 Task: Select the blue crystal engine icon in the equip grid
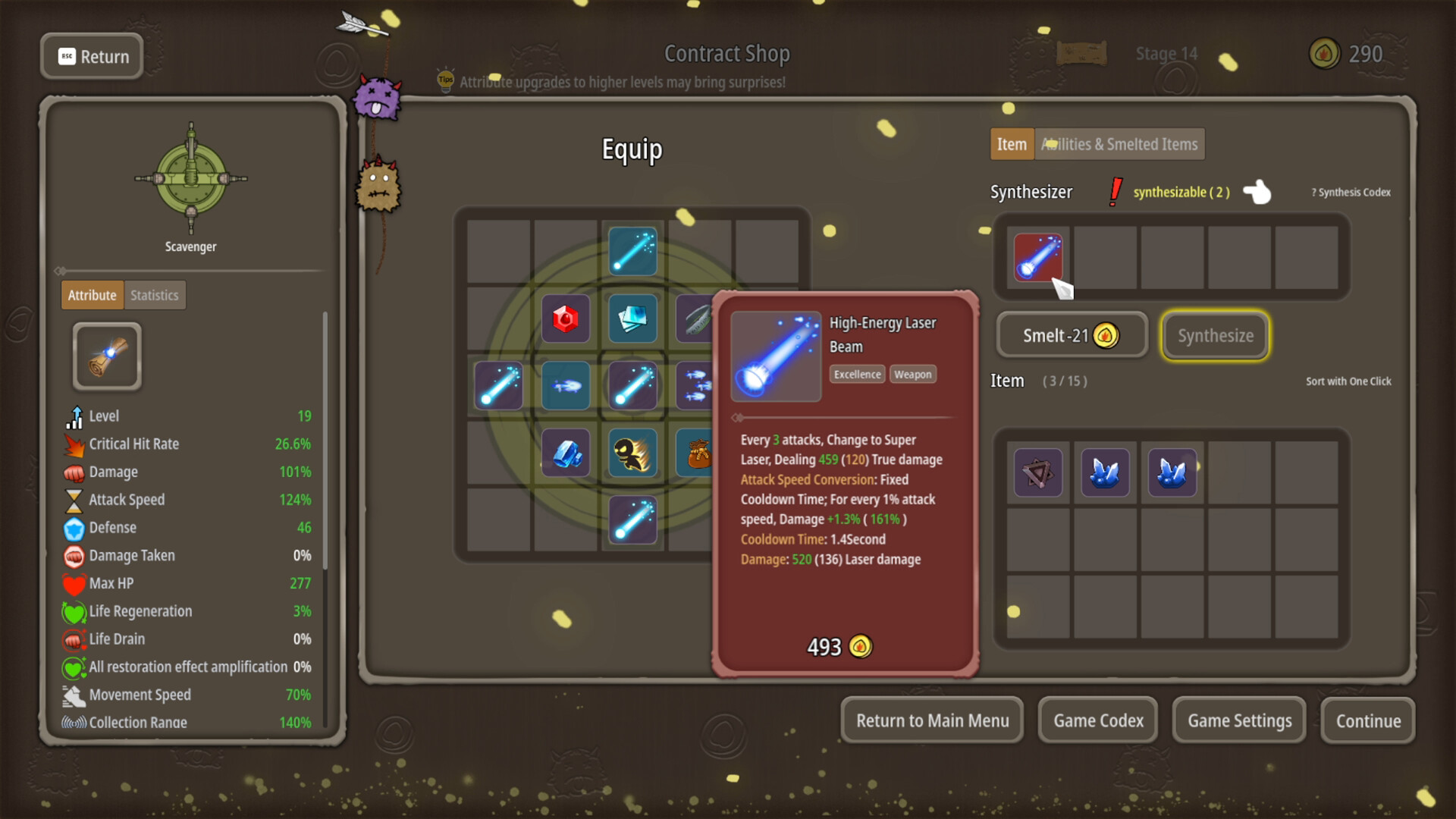(x=566, y=453)
